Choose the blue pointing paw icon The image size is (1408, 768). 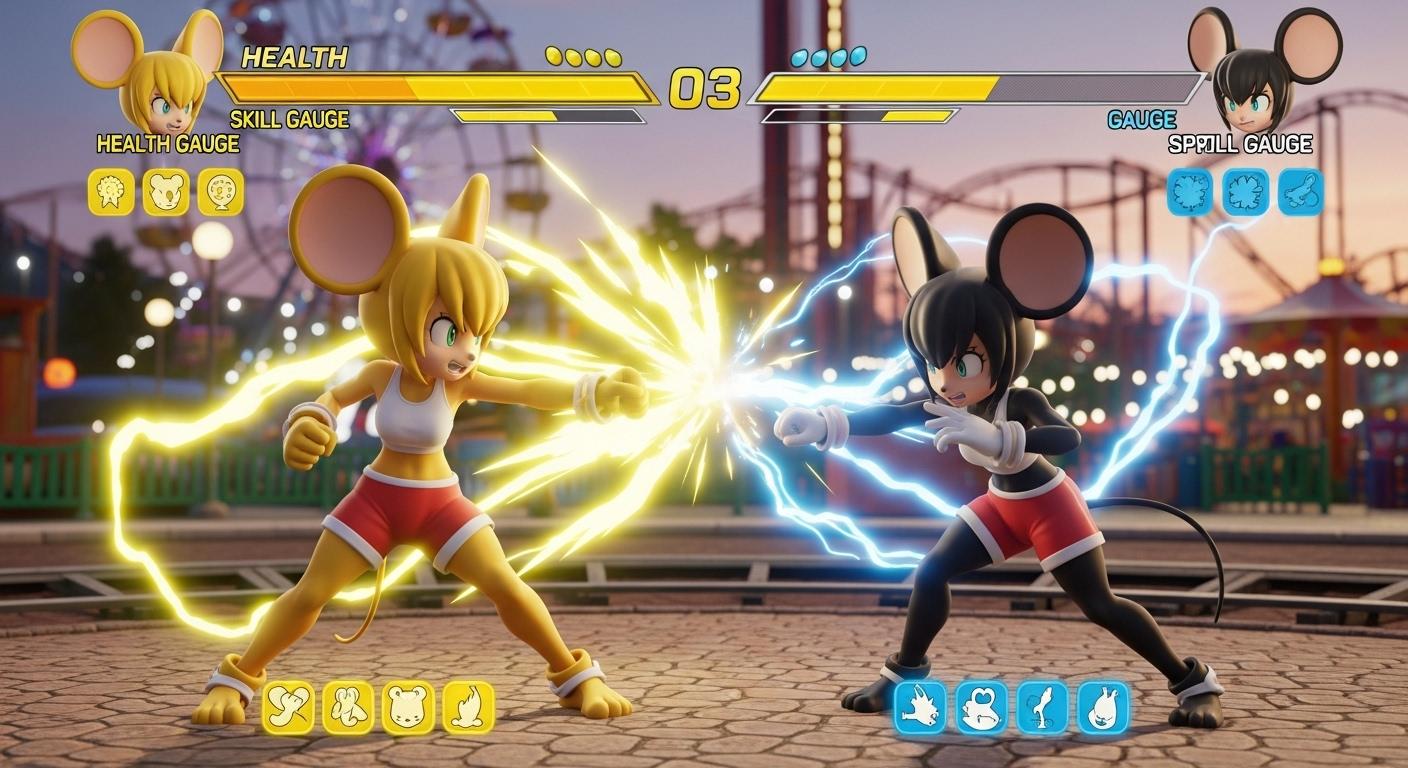[1300, 191]
